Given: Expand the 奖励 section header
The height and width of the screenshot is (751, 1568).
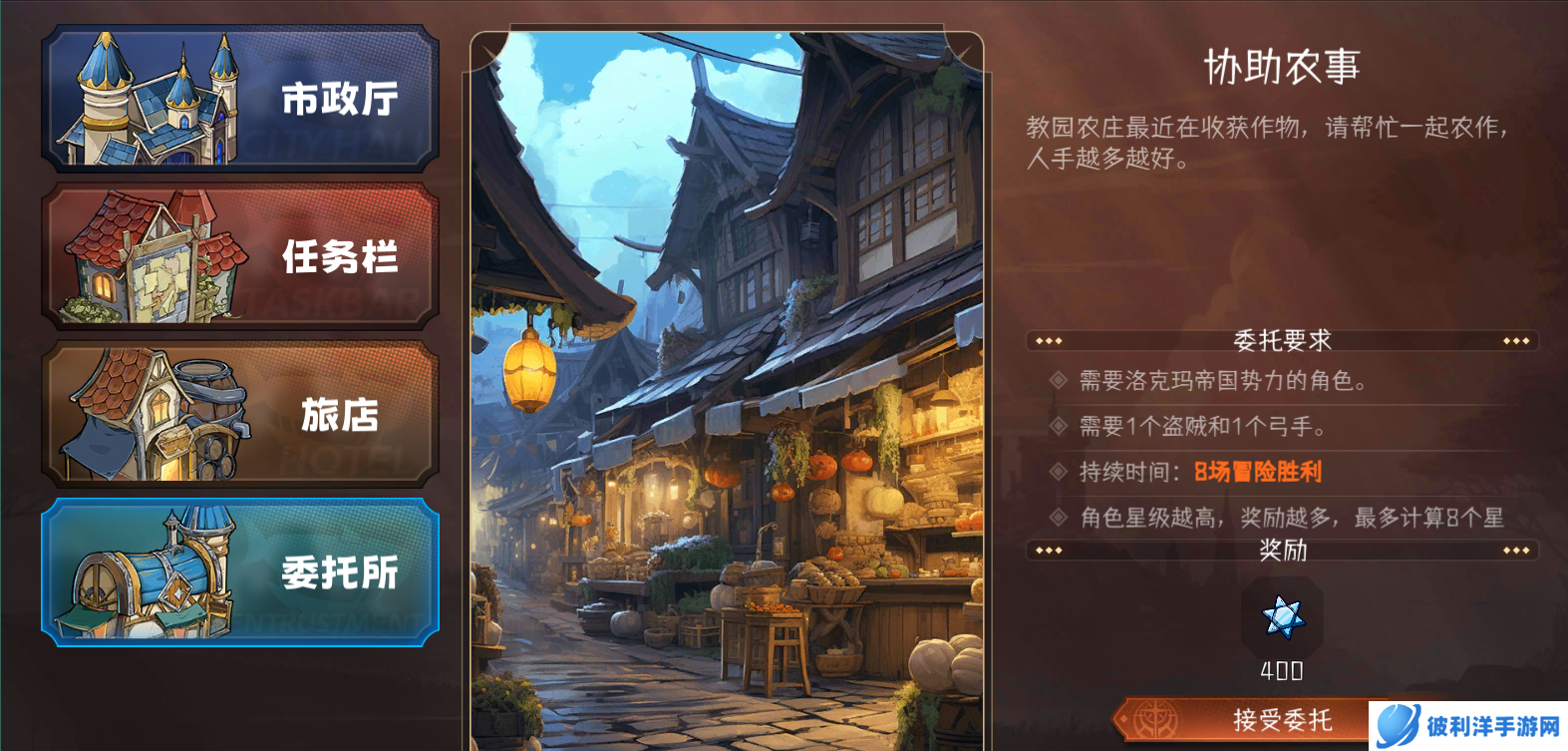Looking at the screenshot, I should [x=1283, y=548].
